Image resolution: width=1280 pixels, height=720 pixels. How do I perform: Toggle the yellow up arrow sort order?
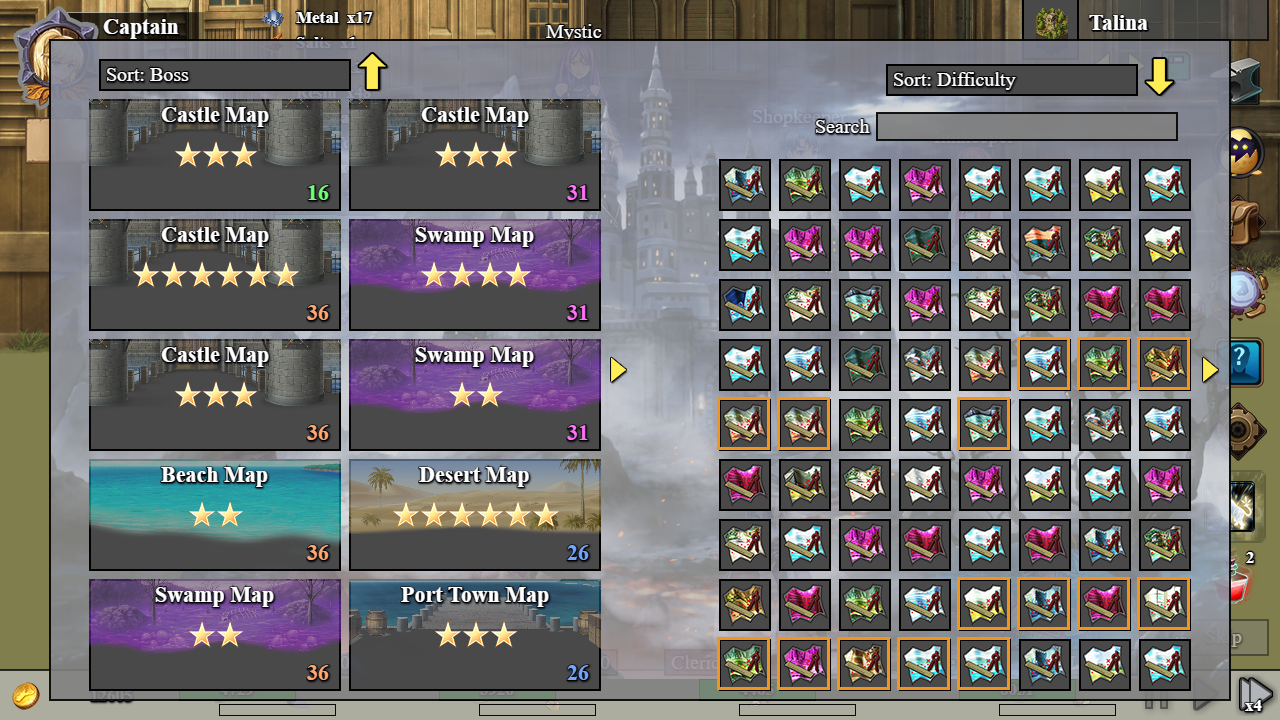(x=372, y=72)
